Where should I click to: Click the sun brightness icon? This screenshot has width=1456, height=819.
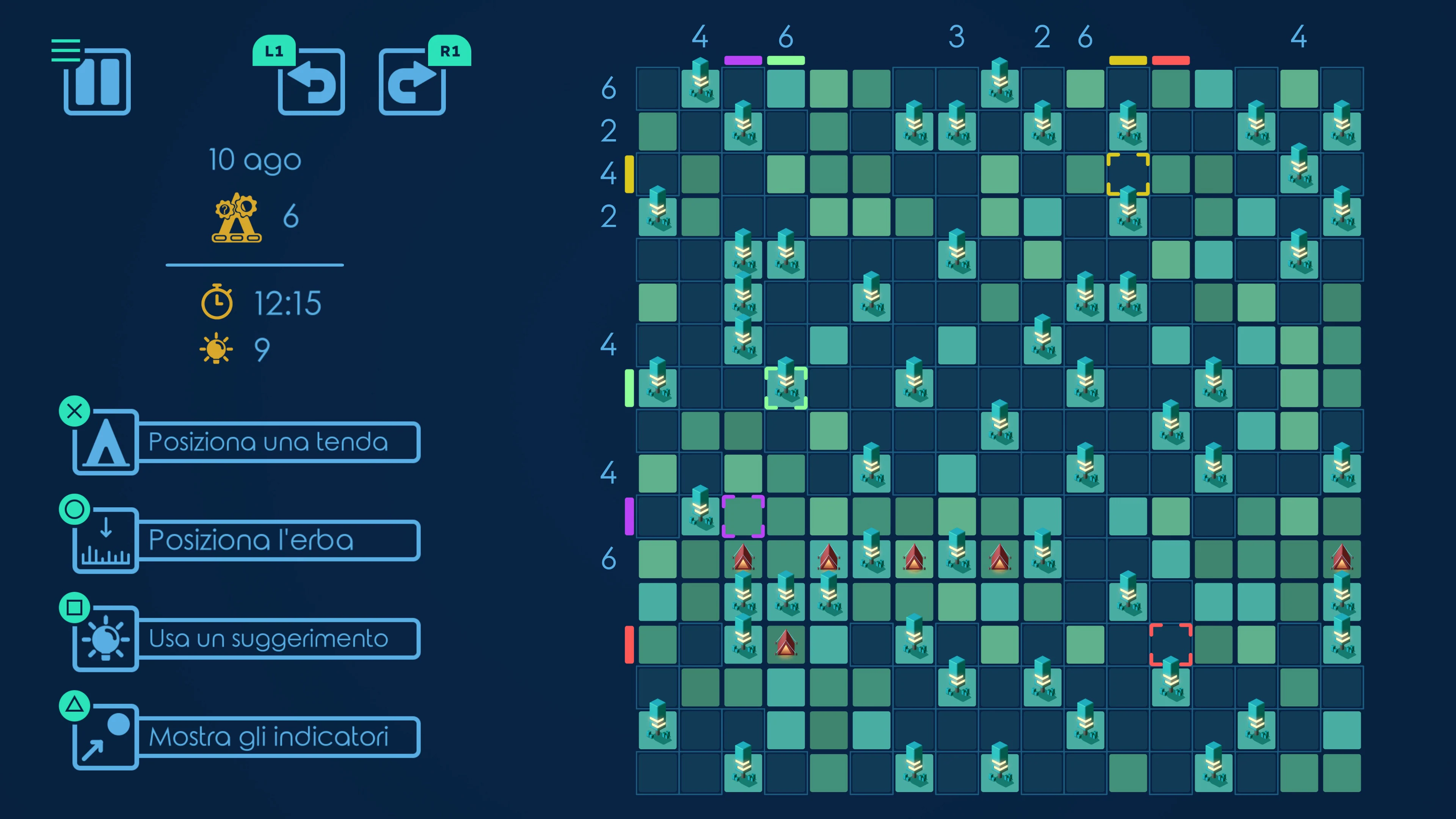[x=216, y=347]
